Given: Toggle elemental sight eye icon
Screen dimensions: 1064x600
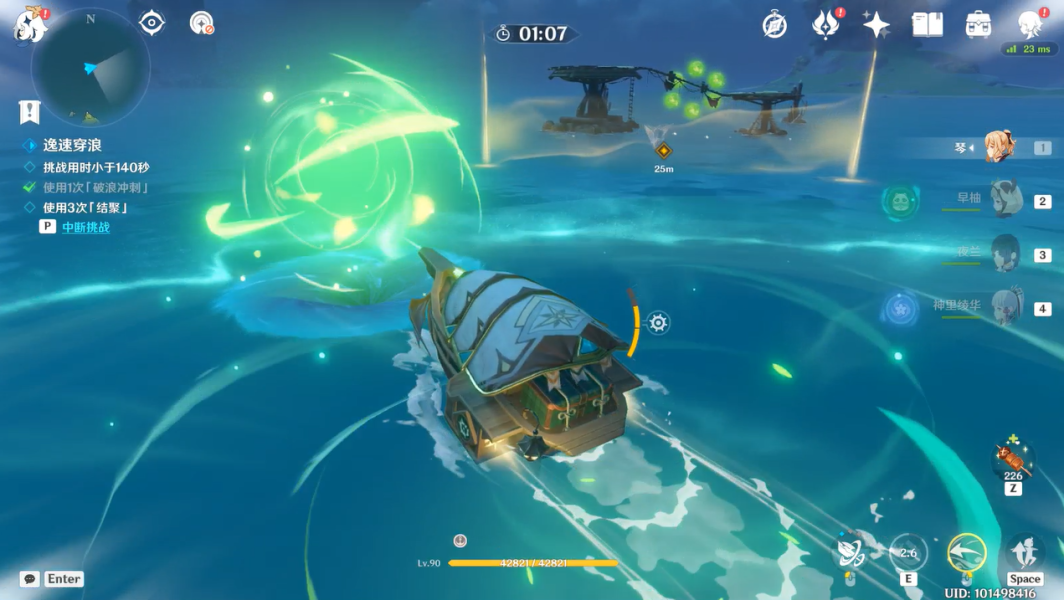Looking at the screenshot, I should 152,23.
